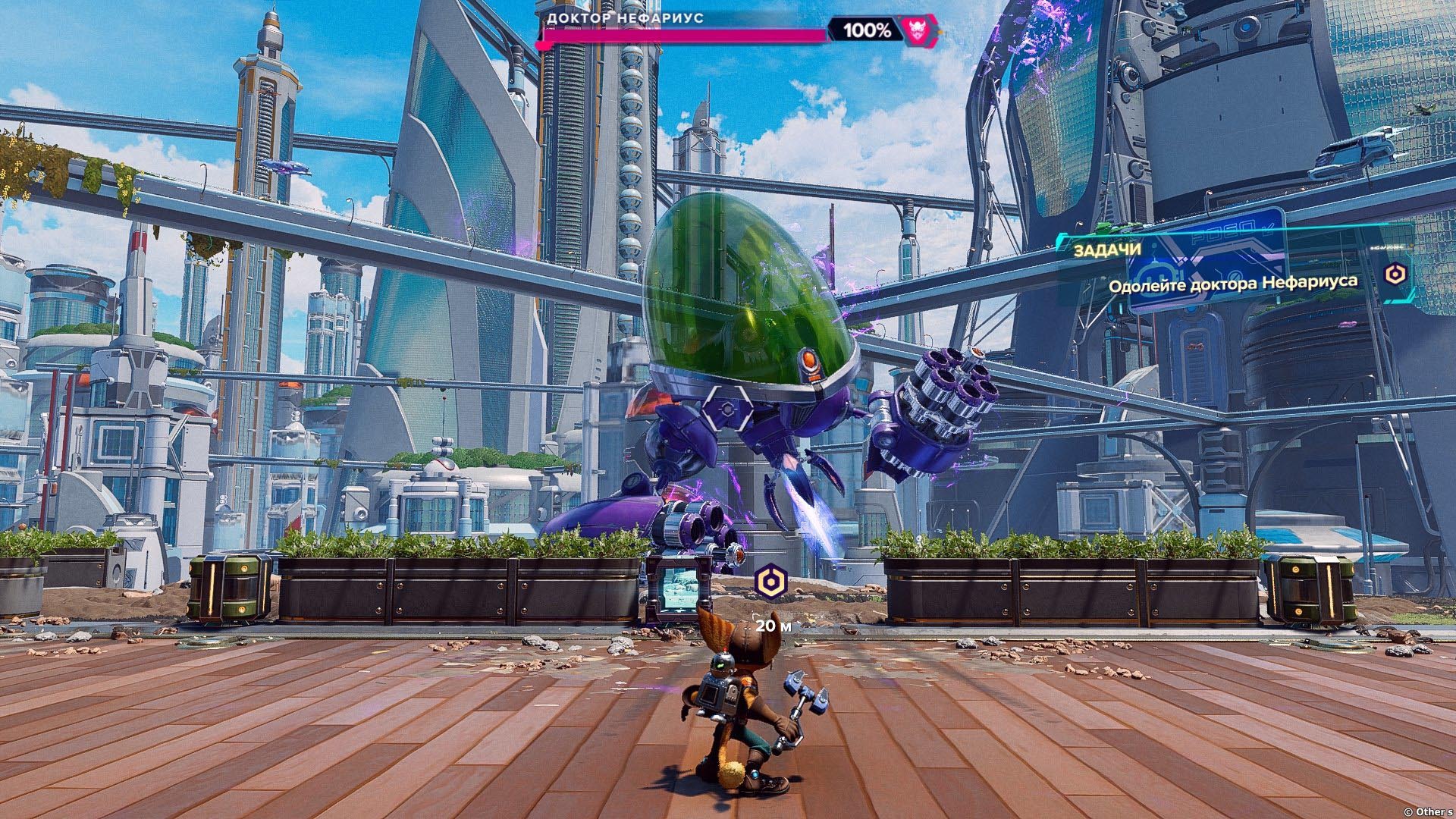The width and height of the screenshot is (1456, 819).
Task: Click the hexagon icon in the objectives panel
Action: 1395,274
